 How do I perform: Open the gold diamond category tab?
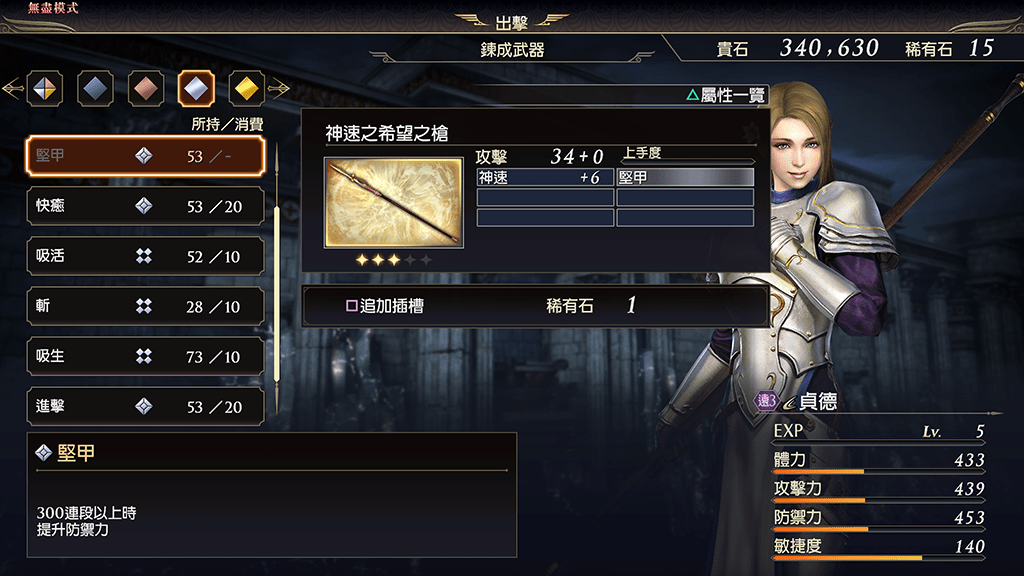(x=246, y=89)
